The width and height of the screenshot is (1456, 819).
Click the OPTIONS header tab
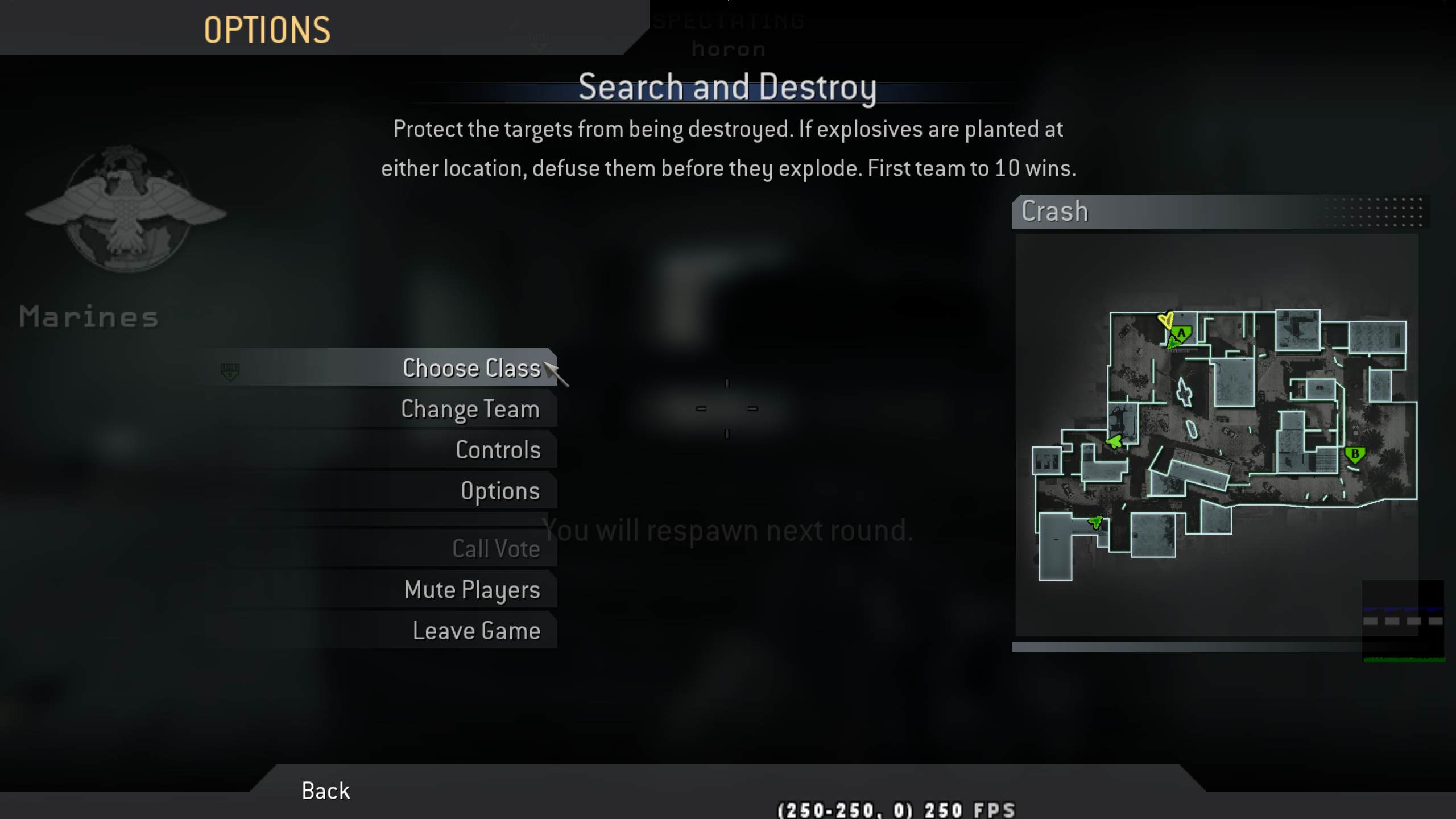[x=267, y=30]
